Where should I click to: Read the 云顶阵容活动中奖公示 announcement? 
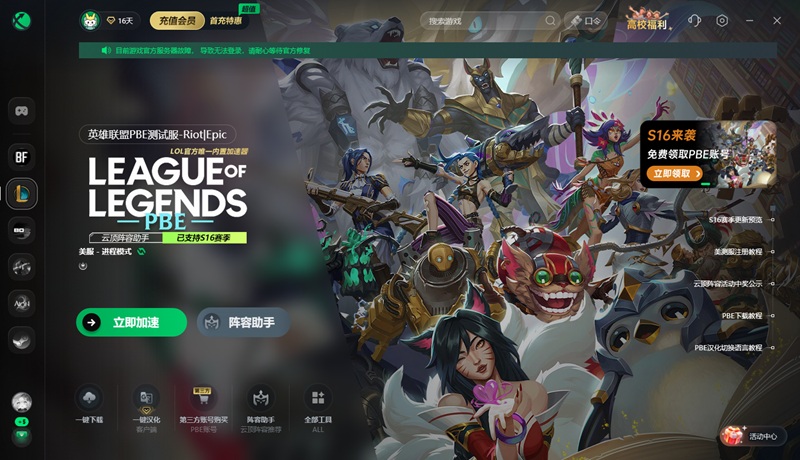coord(728,283)
